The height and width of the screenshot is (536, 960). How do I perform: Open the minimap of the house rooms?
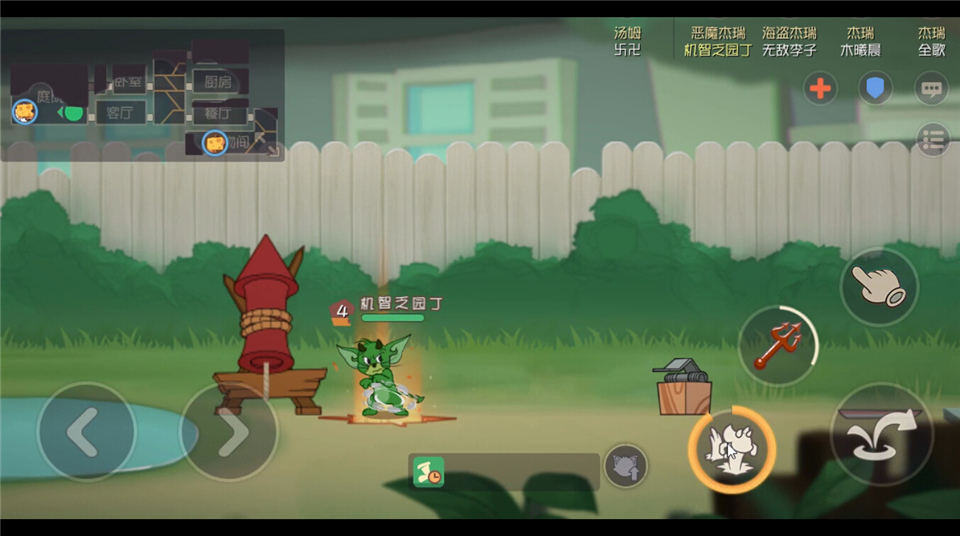(142, 96)
